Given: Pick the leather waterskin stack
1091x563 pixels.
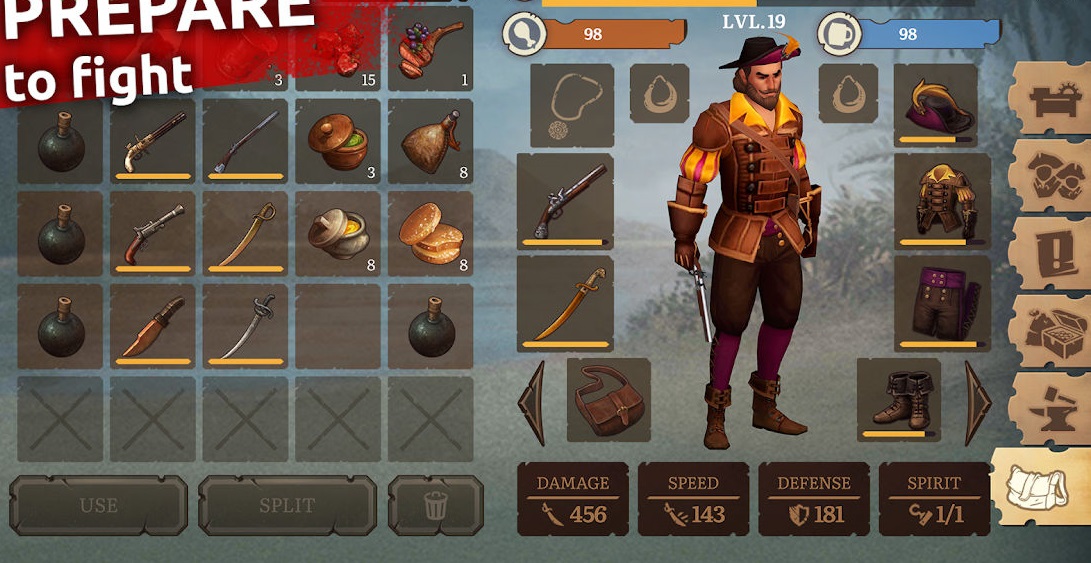Looking at the screenshot, I should click(x=430, y=141).
